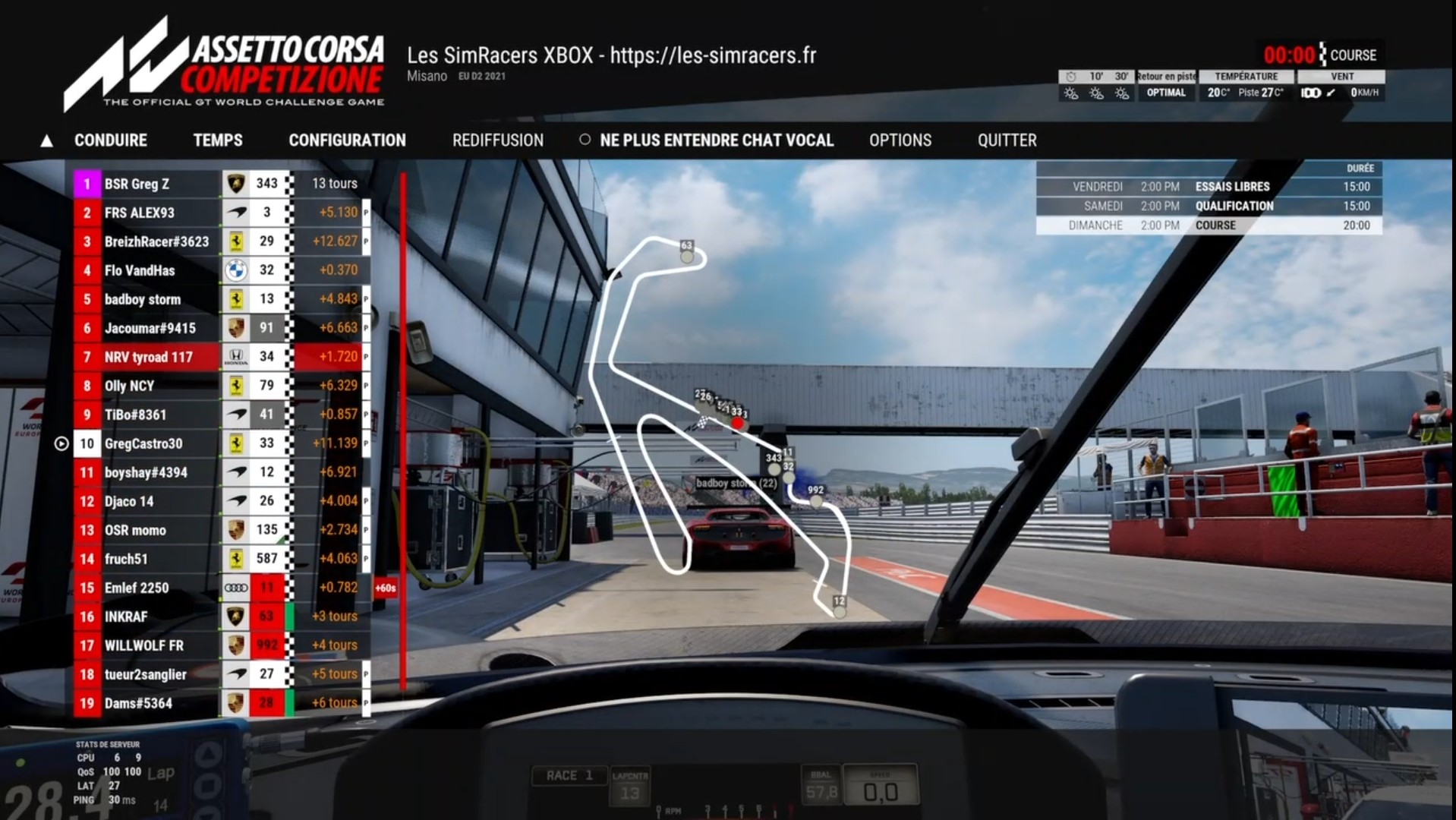
Task: Open the CONFIGURATION menu
Action: [x=347, y=140]
